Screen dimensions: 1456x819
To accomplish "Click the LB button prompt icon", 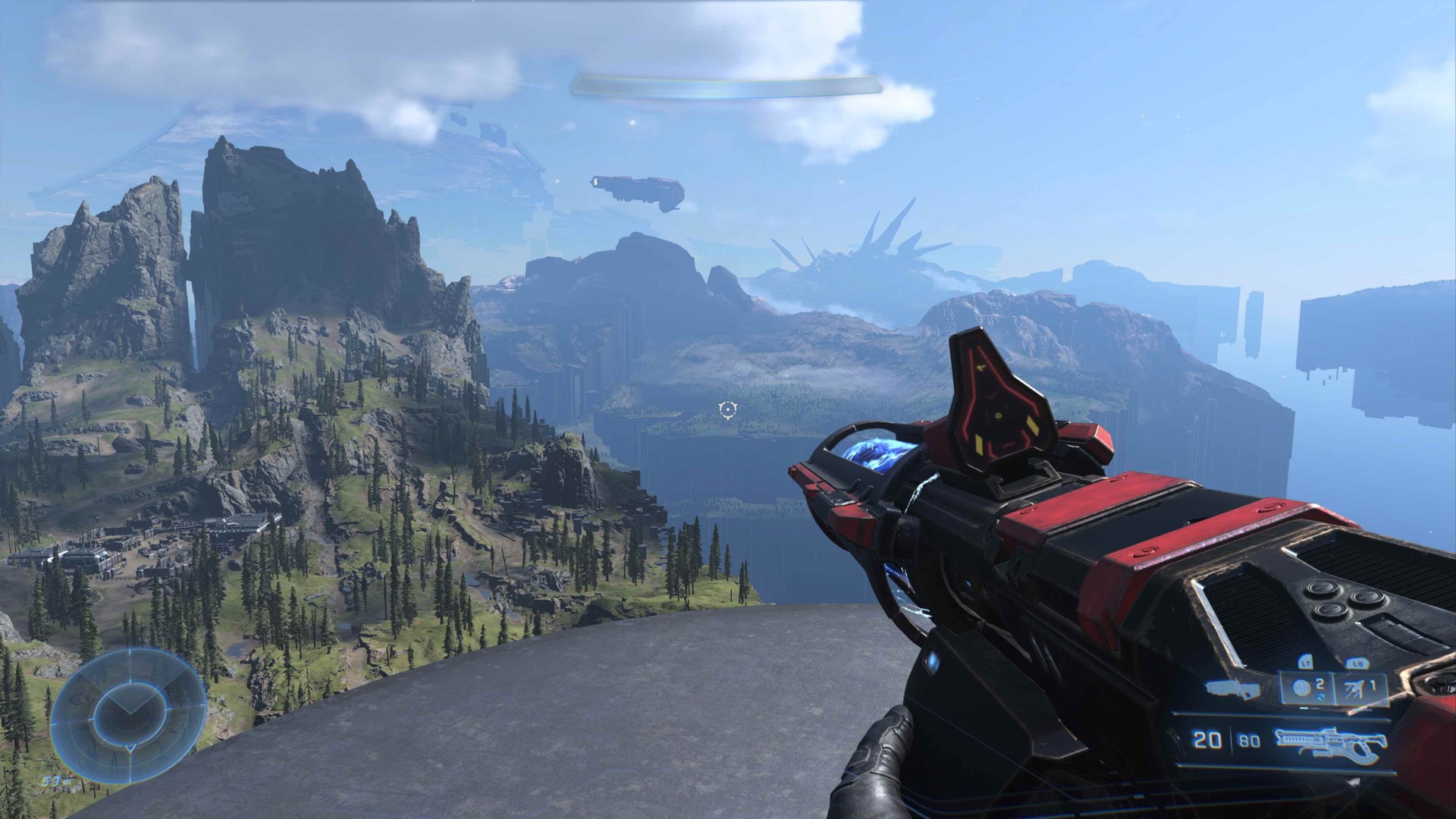I will click(x=1357, y=664).
